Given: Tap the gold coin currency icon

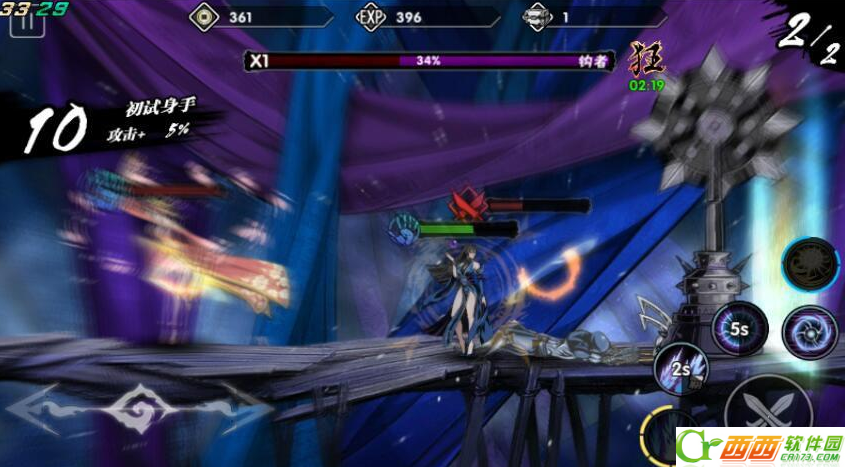Looking at the screenshot, I should point(204,17).
